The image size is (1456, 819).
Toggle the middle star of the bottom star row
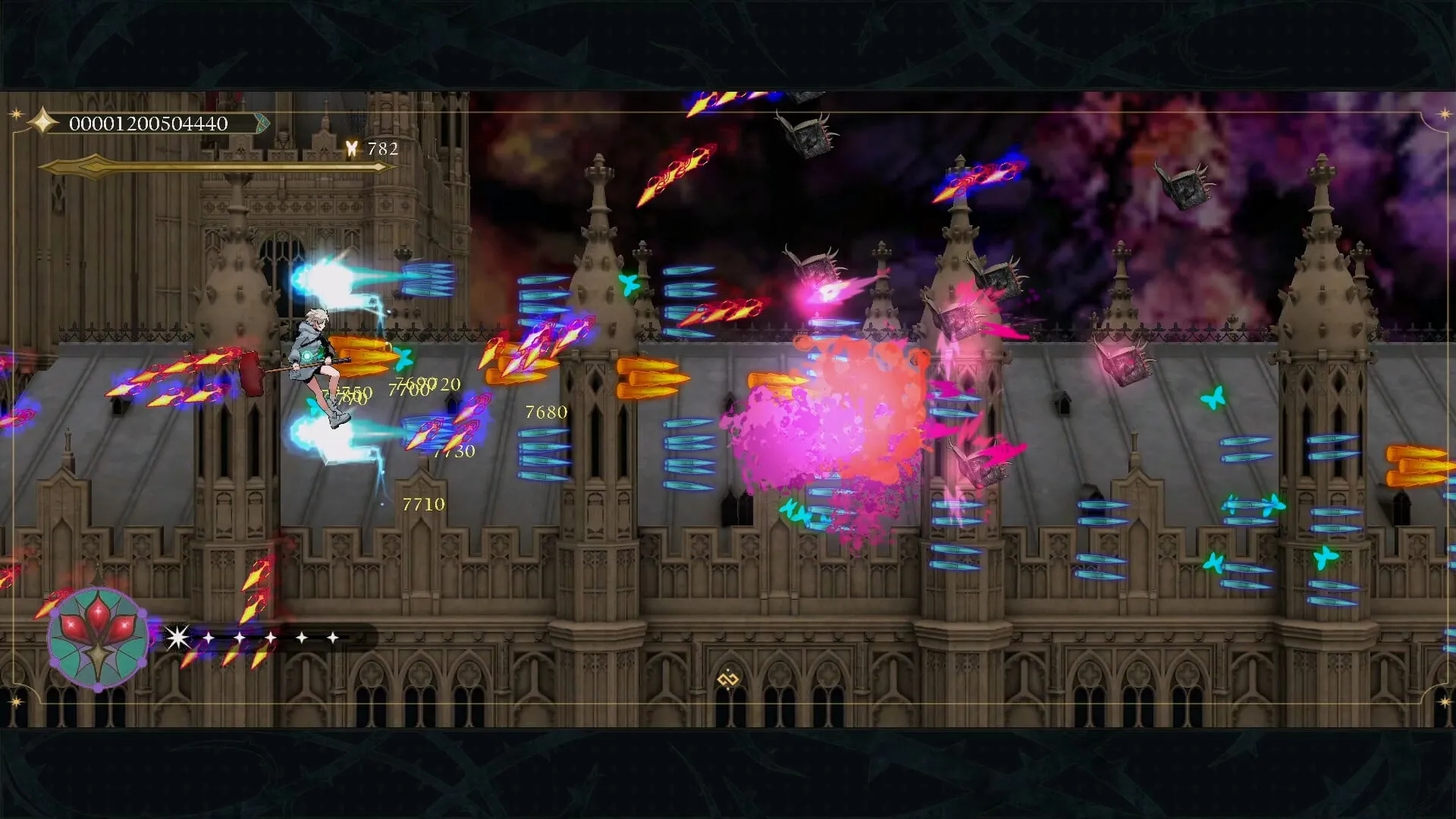(x=270, y=637)
